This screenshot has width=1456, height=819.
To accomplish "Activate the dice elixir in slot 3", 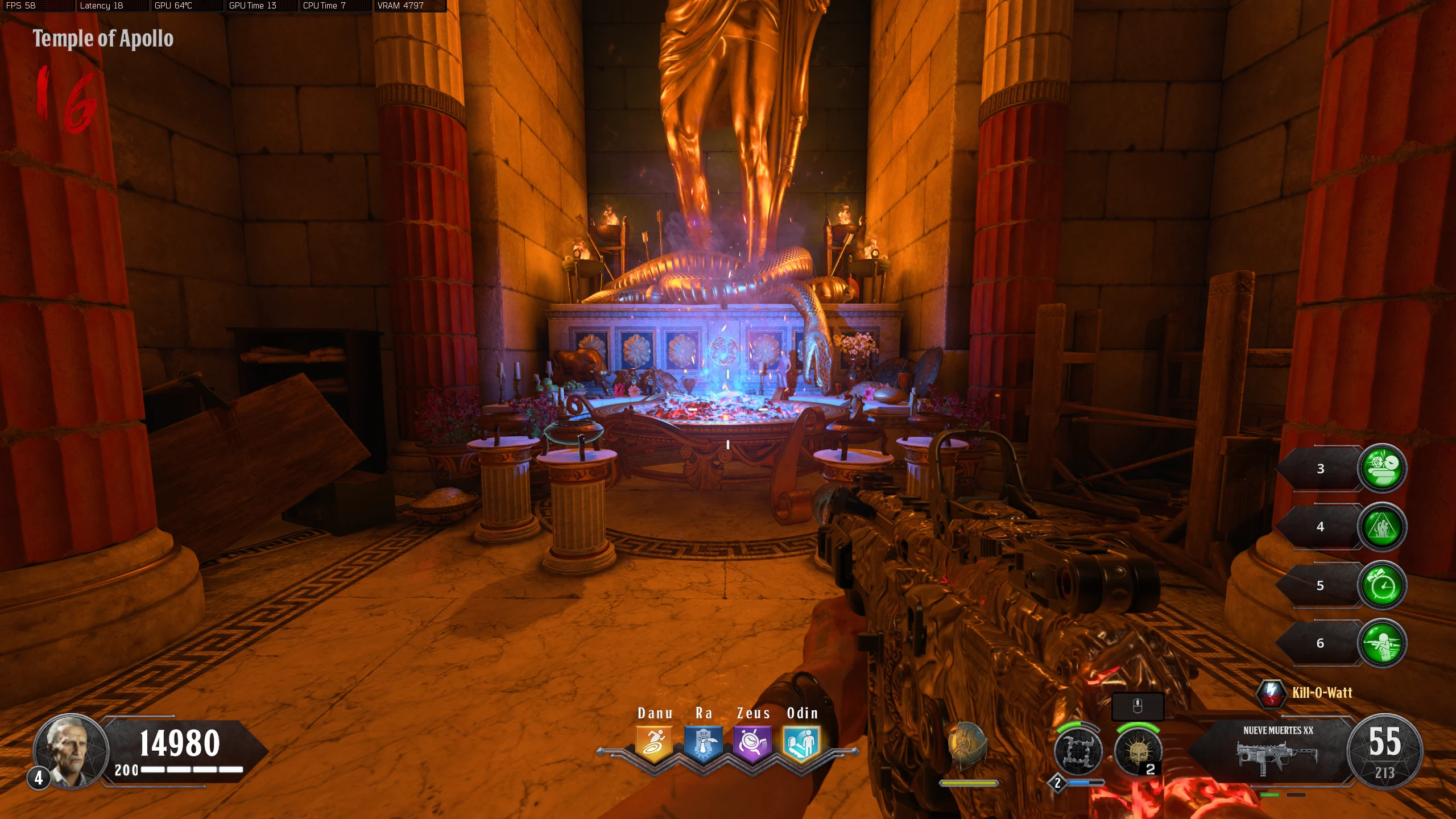I will coord(1382,468).
